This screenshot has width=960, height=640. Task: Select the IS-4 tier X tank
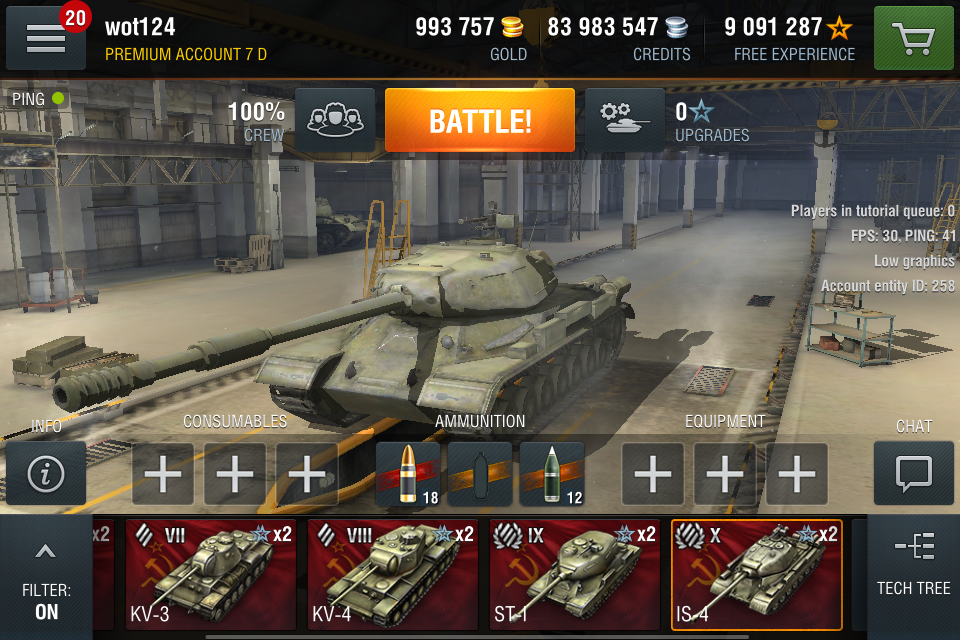757,575
